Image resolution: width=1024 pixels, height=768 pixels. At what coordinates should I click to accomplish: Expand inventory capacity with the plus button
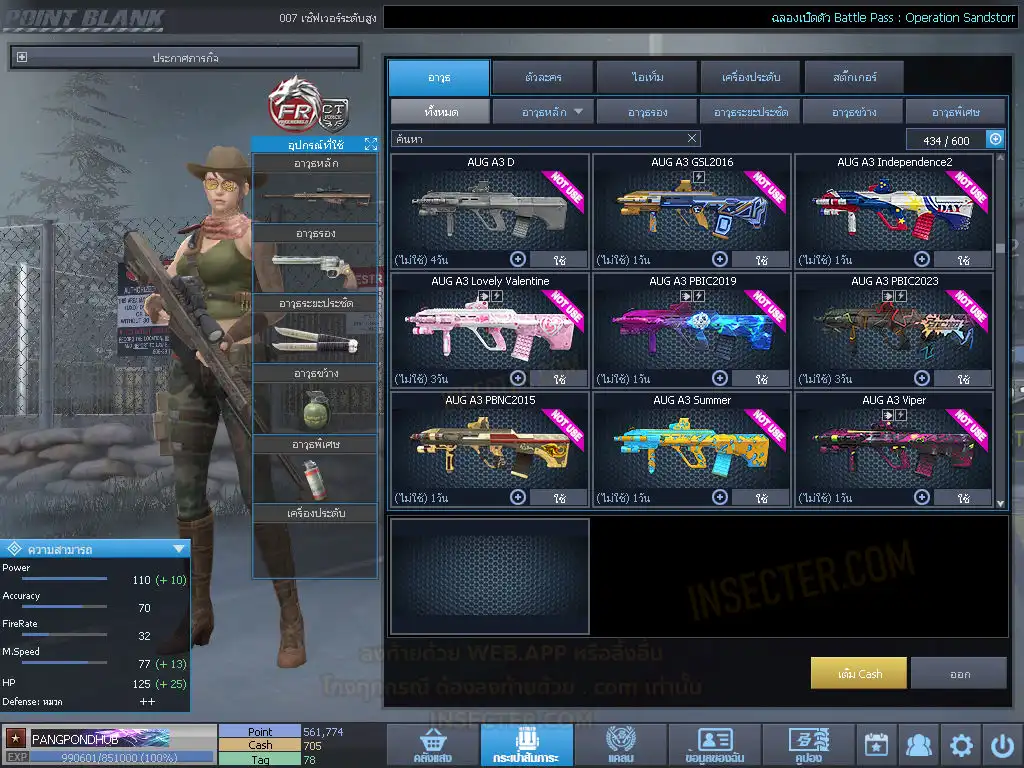995,140
